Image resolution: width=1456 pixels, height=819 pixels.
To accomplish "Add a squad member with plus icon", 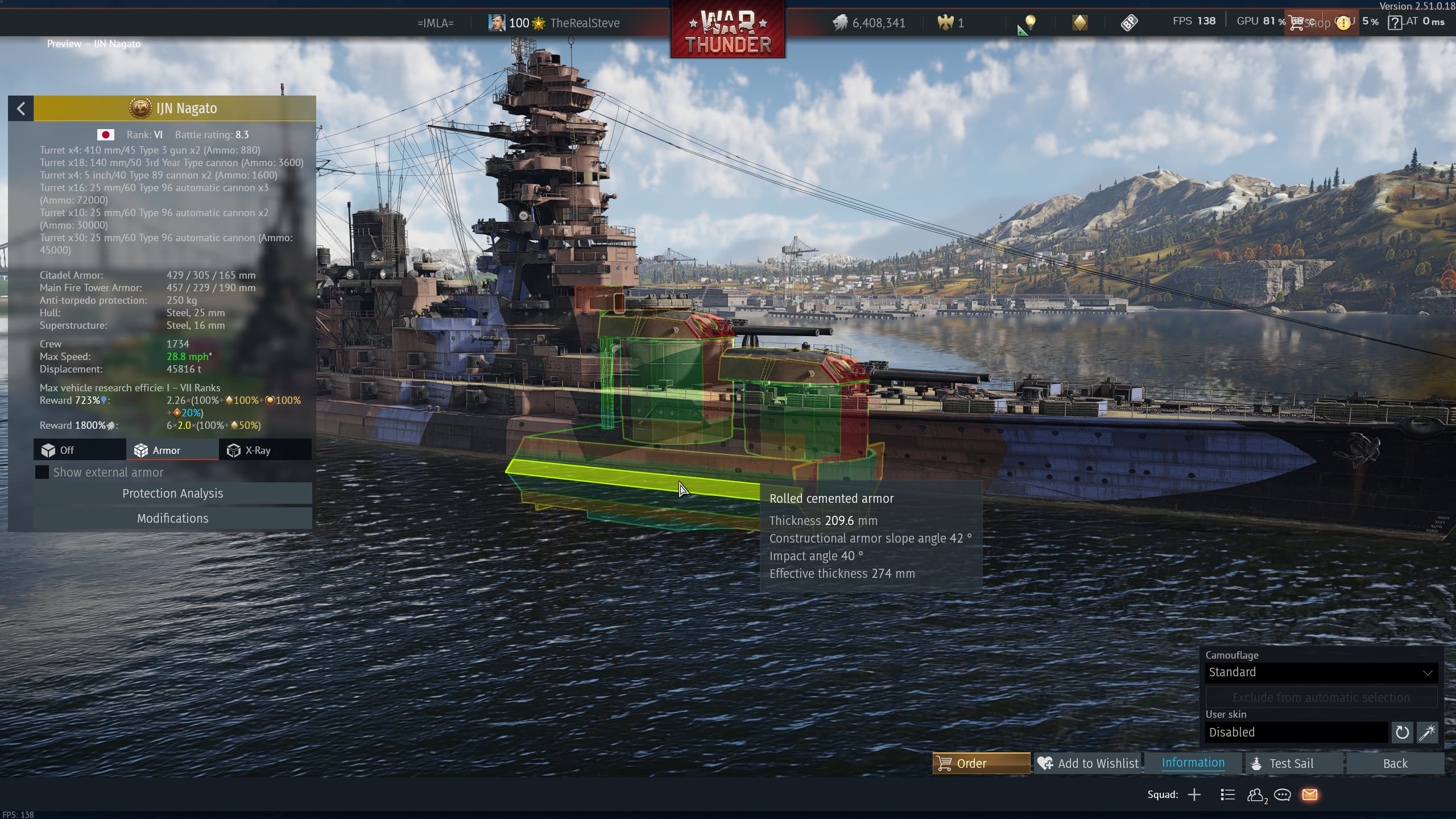I will (1194, 795).
